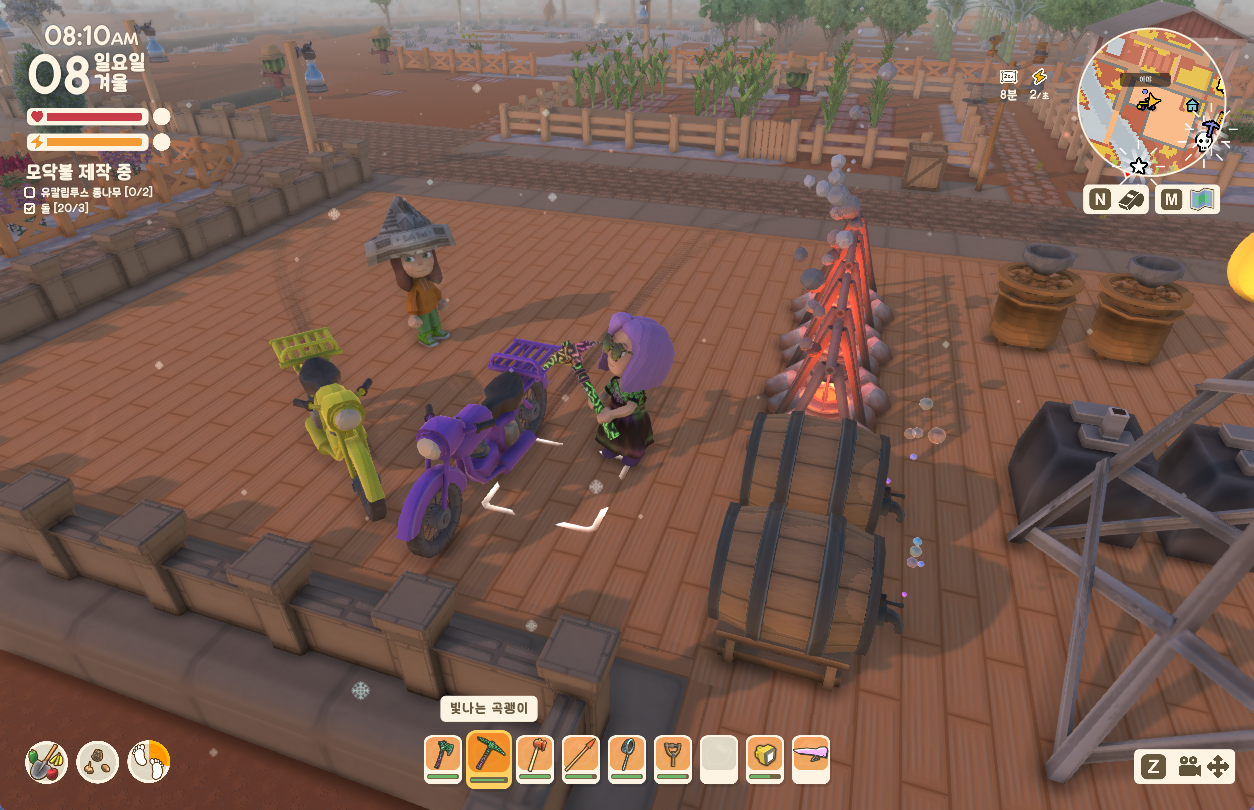Select the yellow box item slot
1254x810 pixels.
tap(765, 759)
